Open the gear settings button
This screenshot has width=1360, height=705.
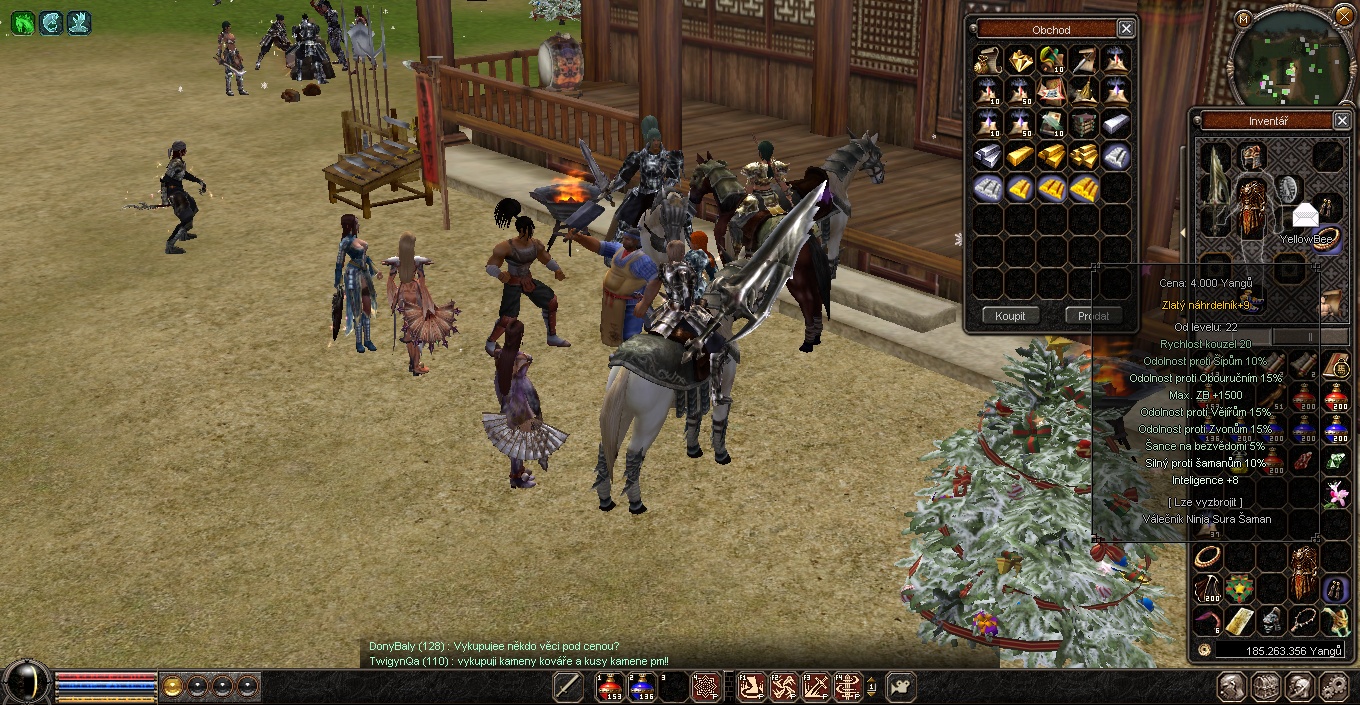click(1335, 686)
